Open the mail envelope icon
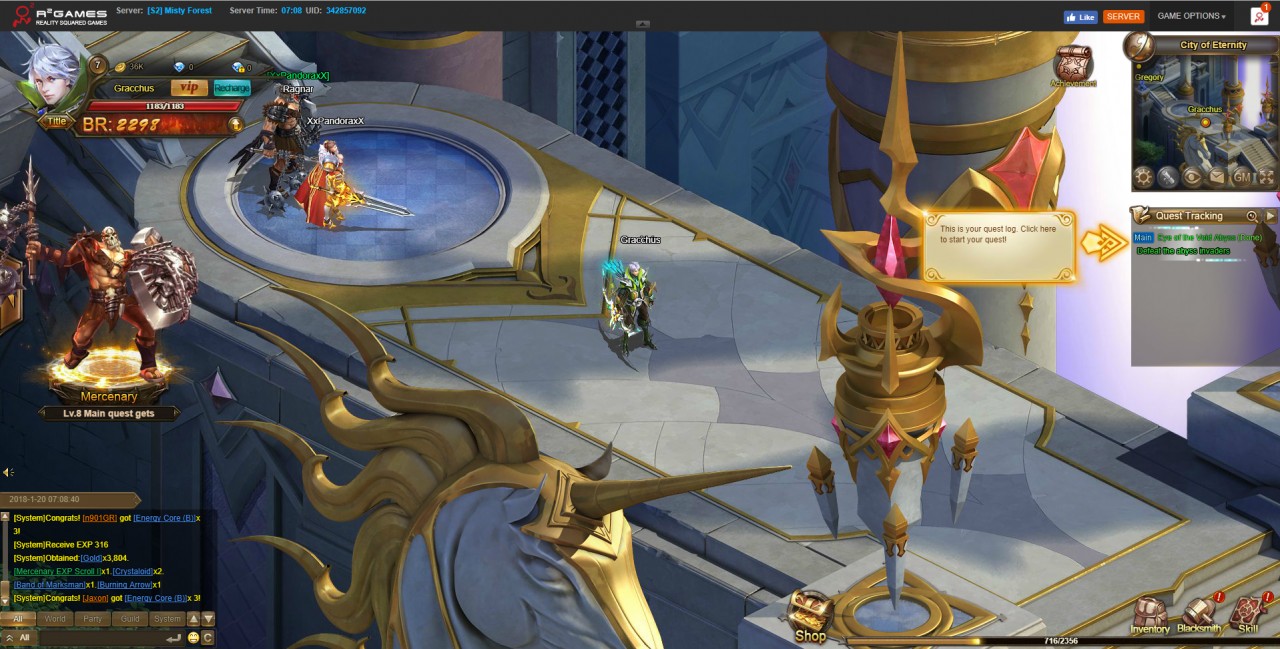 (1216, 177)
